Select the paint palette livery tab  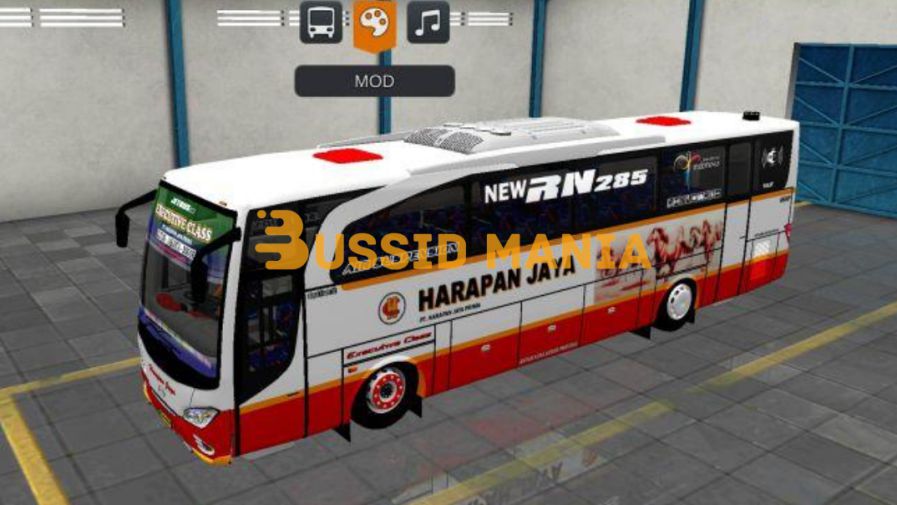click(x=374, y=22)
